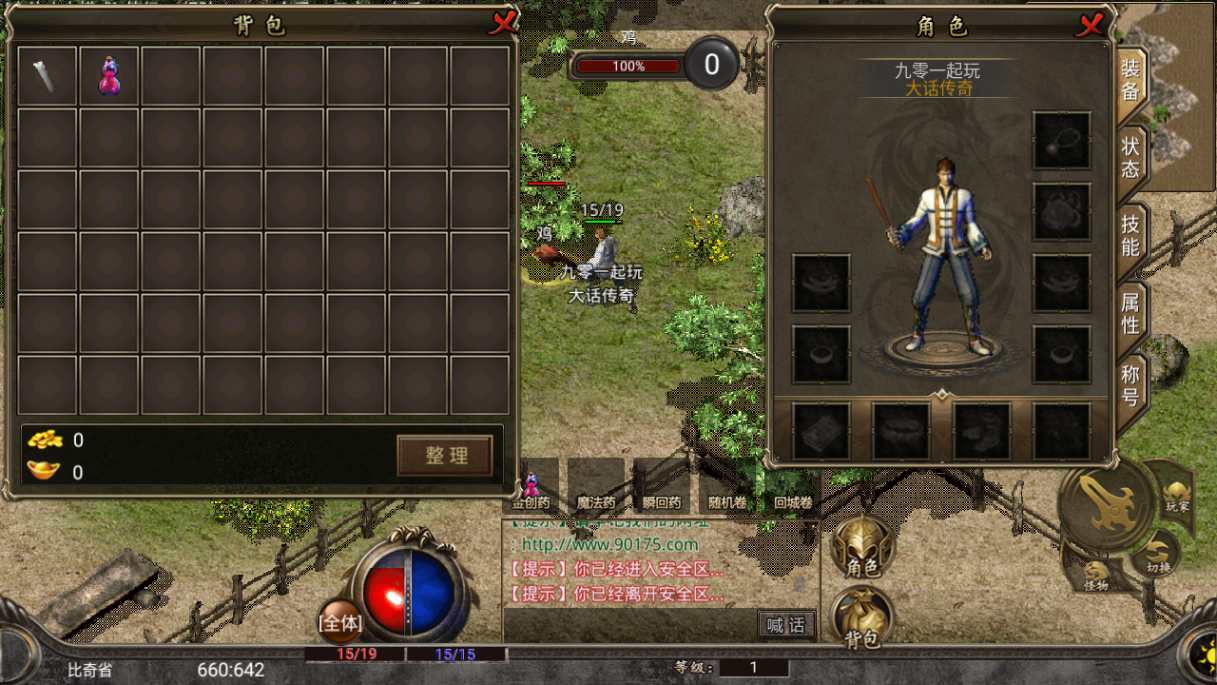Toggle the 全体 chat channel button
The height and width of the screenshot is (685, 1217).
pyautogui.click(x=340, y=622)
